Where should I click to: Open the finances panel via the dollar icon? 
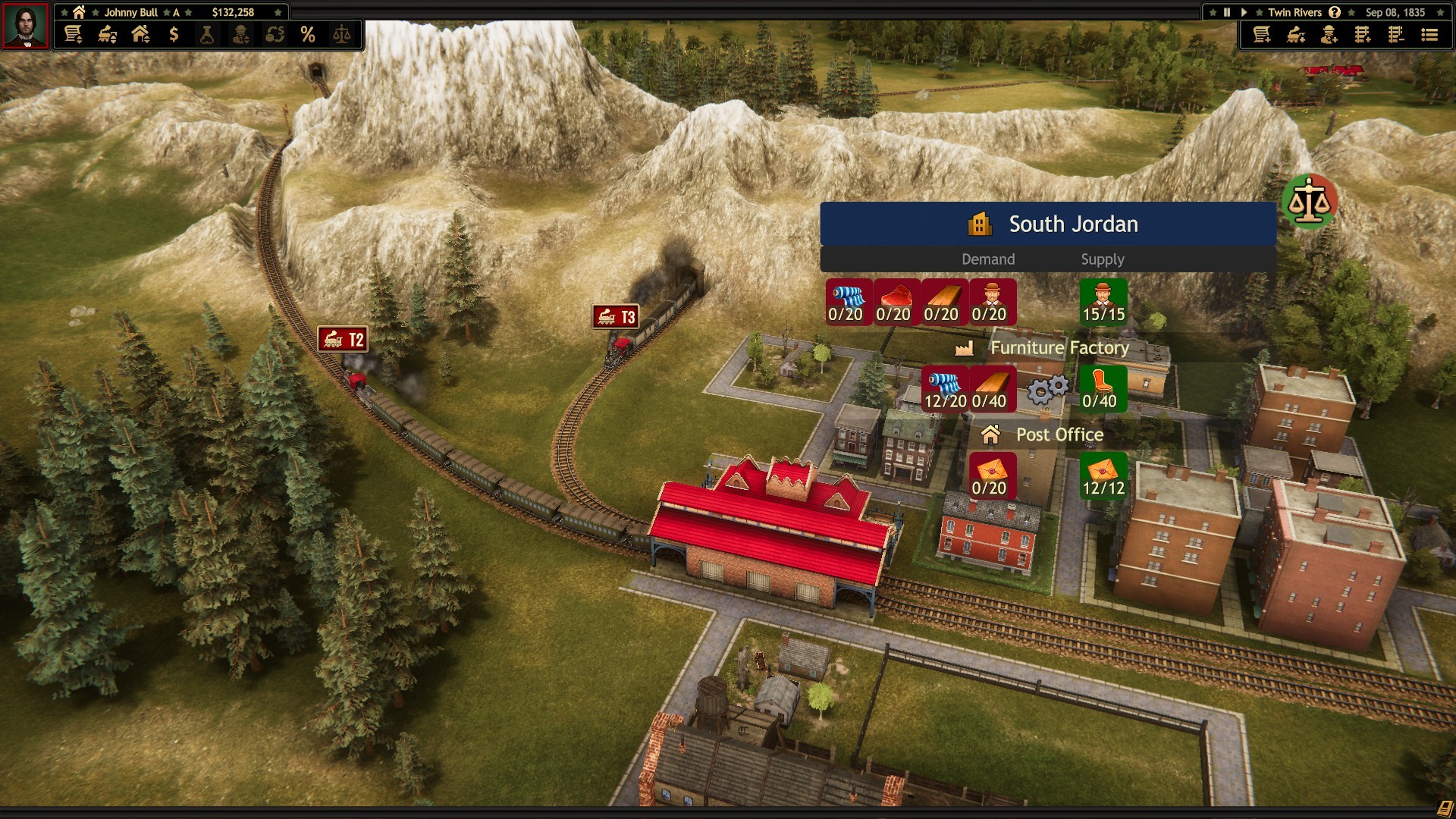pyautogui.click(x=174, y=35)
